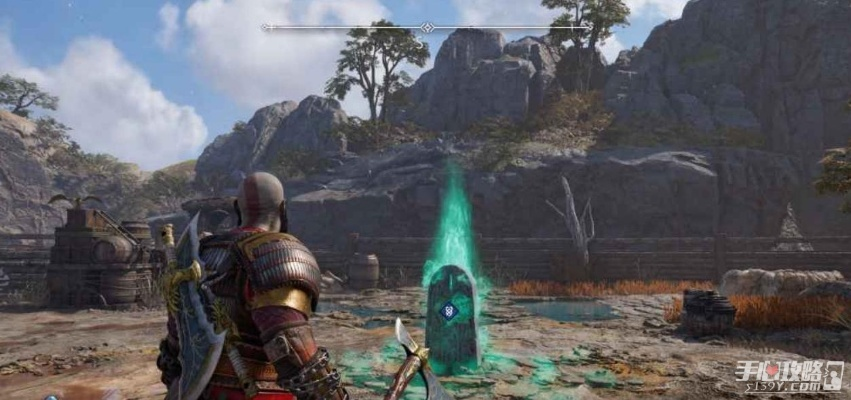Click the diamond marker on the compass bar
851x400 pixels.
point(427,28)
